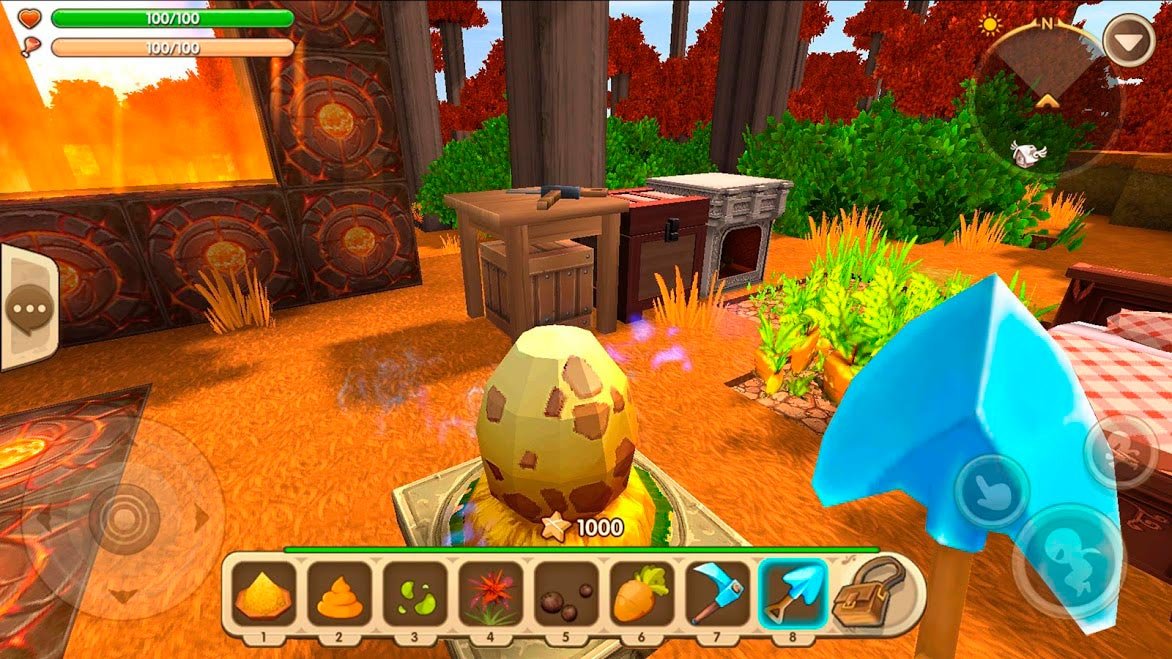The image size is (1172, 659).
Task: Select the highlighted blue shovel slot
Action: tap(793, 594)
